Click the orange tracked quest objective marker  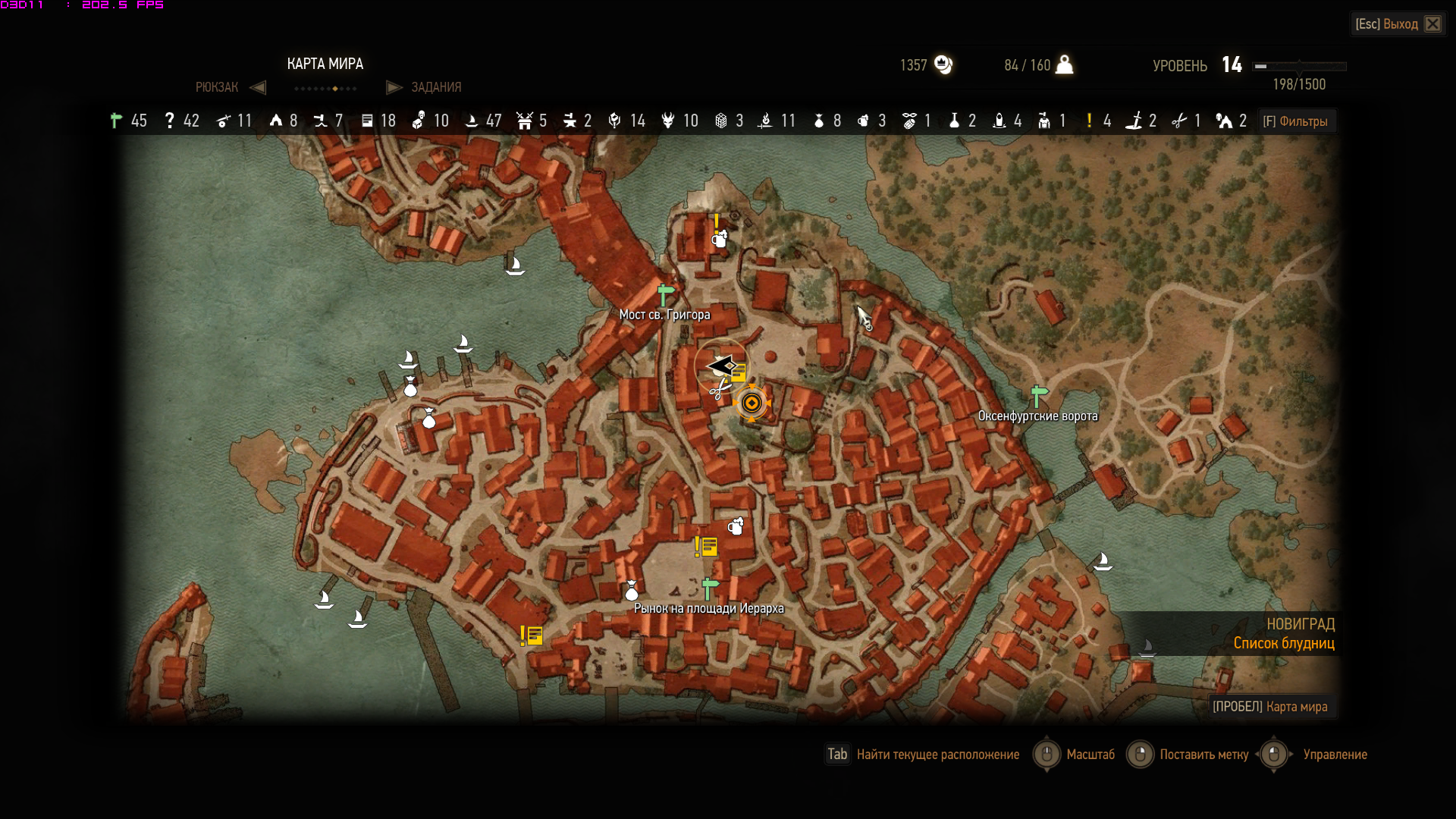click(752, 403)
